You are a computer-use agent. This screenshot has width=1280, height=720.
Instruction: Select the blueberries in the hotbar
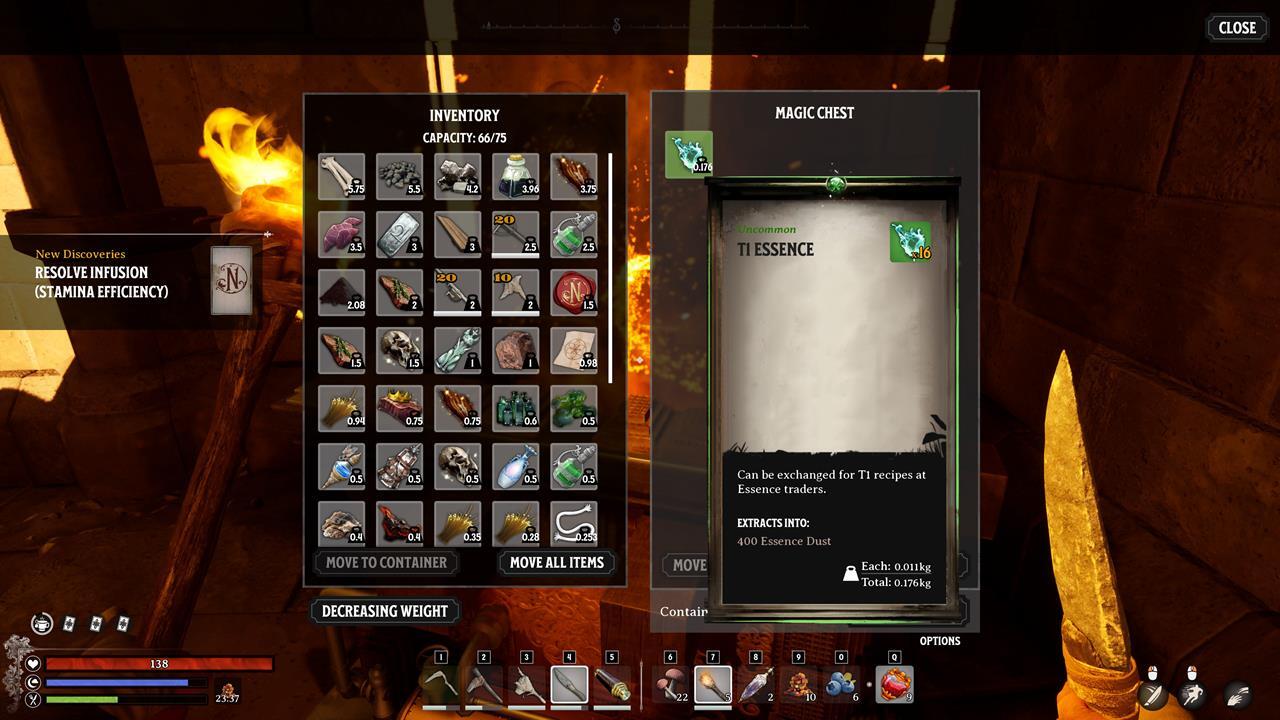(841, 685)
